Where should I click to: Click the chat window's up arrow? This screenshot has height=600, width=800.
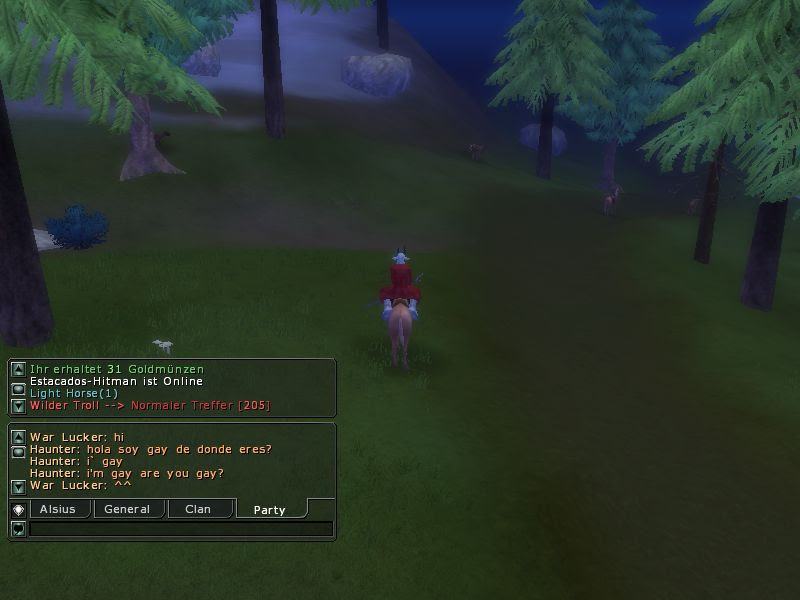[18, 437]
